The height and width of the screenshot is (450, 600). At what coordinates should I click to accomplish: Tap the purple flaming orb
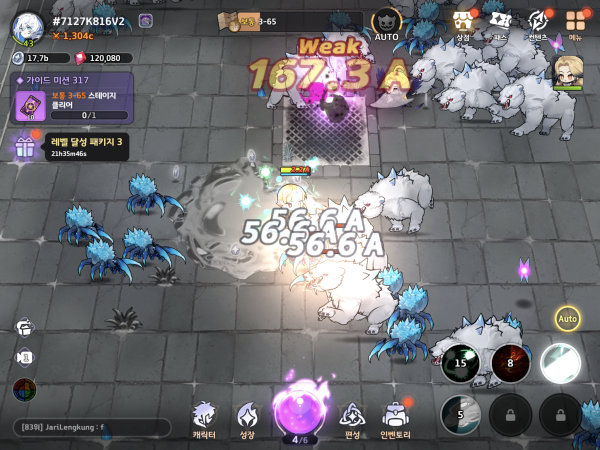coord(298,412)
